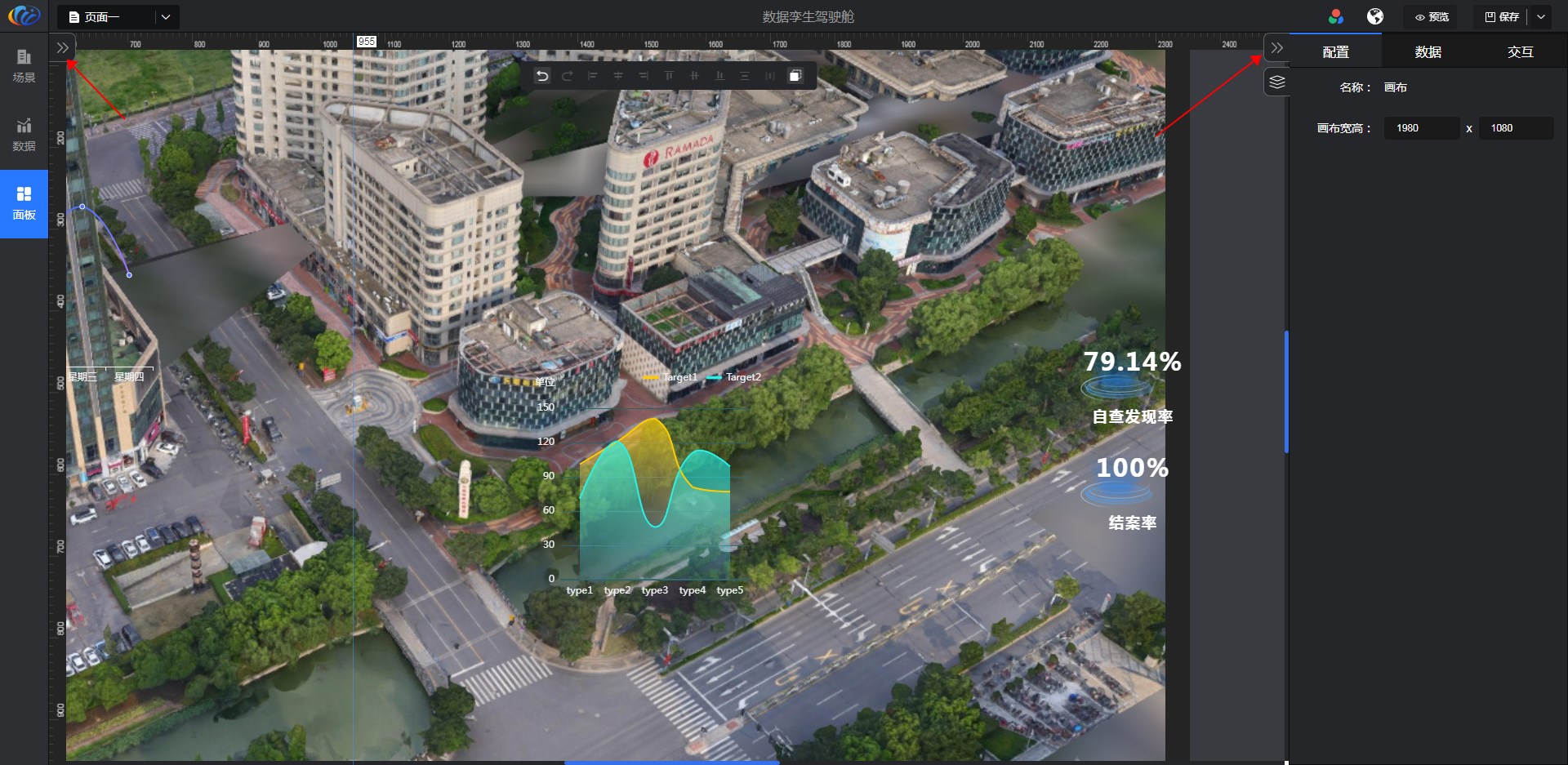Click the 预览 preview button
The width and height of the screenshot is (1568, 765).
[1432, 17]
